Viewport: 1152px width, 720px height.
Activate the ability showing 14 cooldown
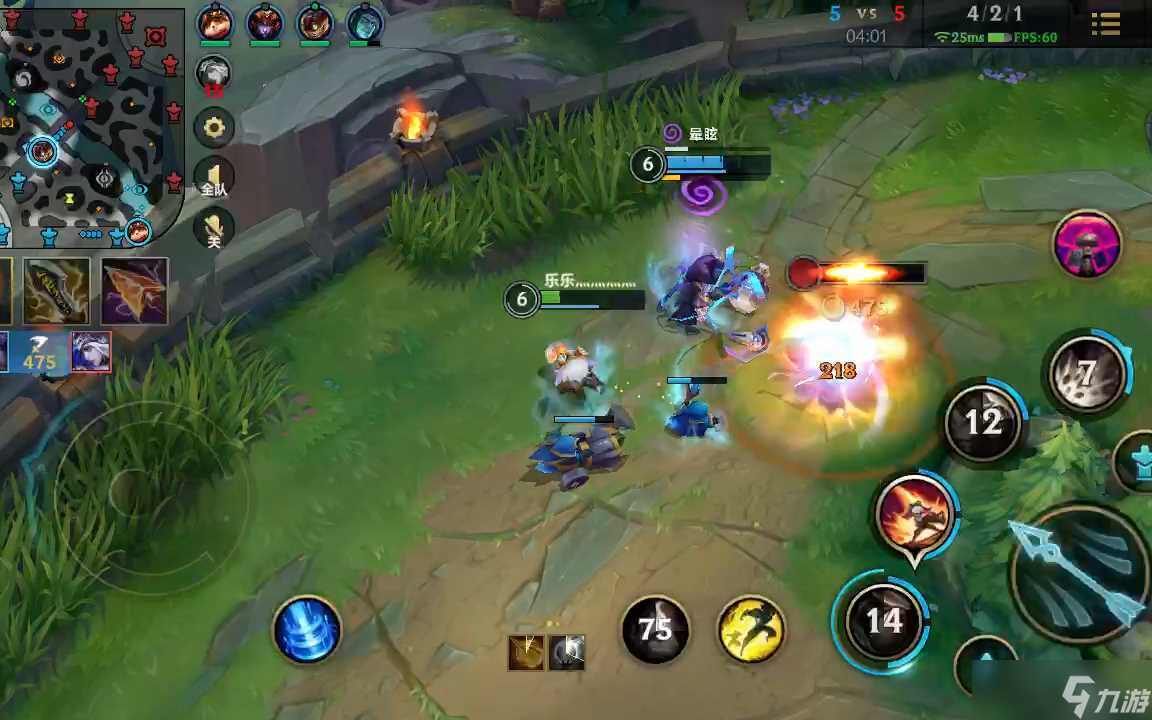tap(884, 622)
